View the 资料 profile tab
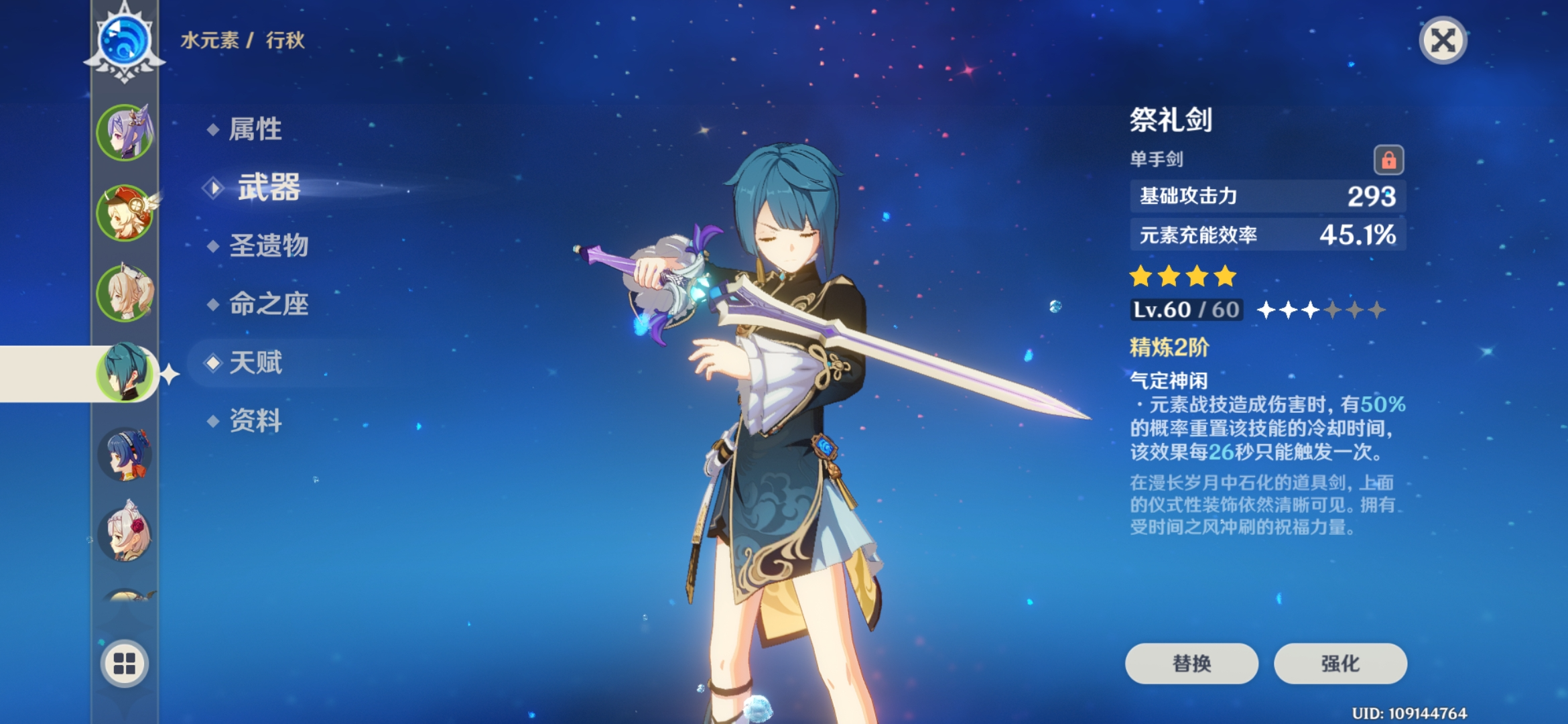Screen dimensions: 1568x724 [x=255, y=421]
